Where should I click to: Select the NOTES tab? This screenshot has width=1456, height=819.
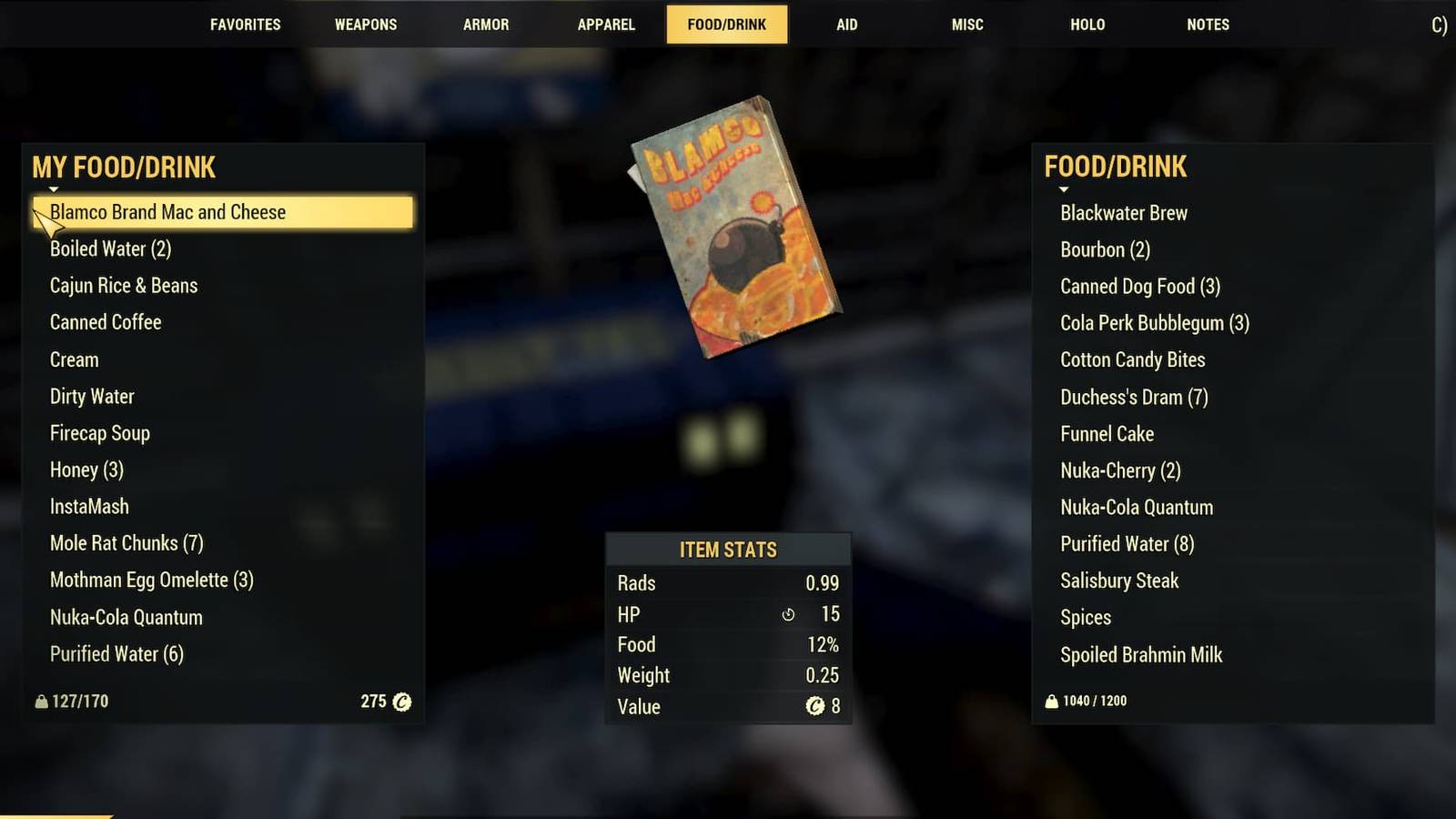pos(1208,25)
